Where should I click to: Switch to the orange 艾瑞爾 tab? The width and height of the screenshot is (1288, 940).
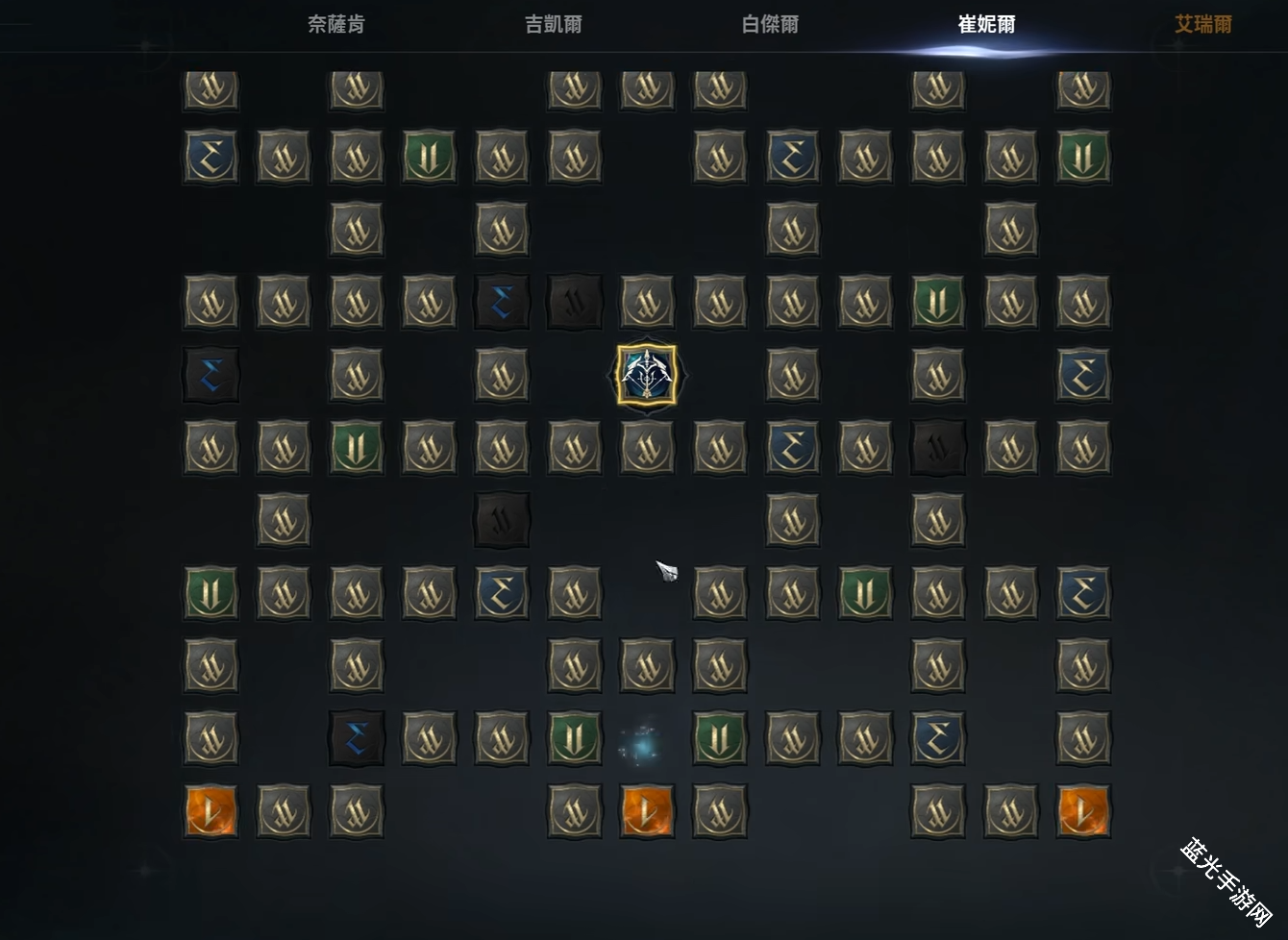[x=1203, y=24]
